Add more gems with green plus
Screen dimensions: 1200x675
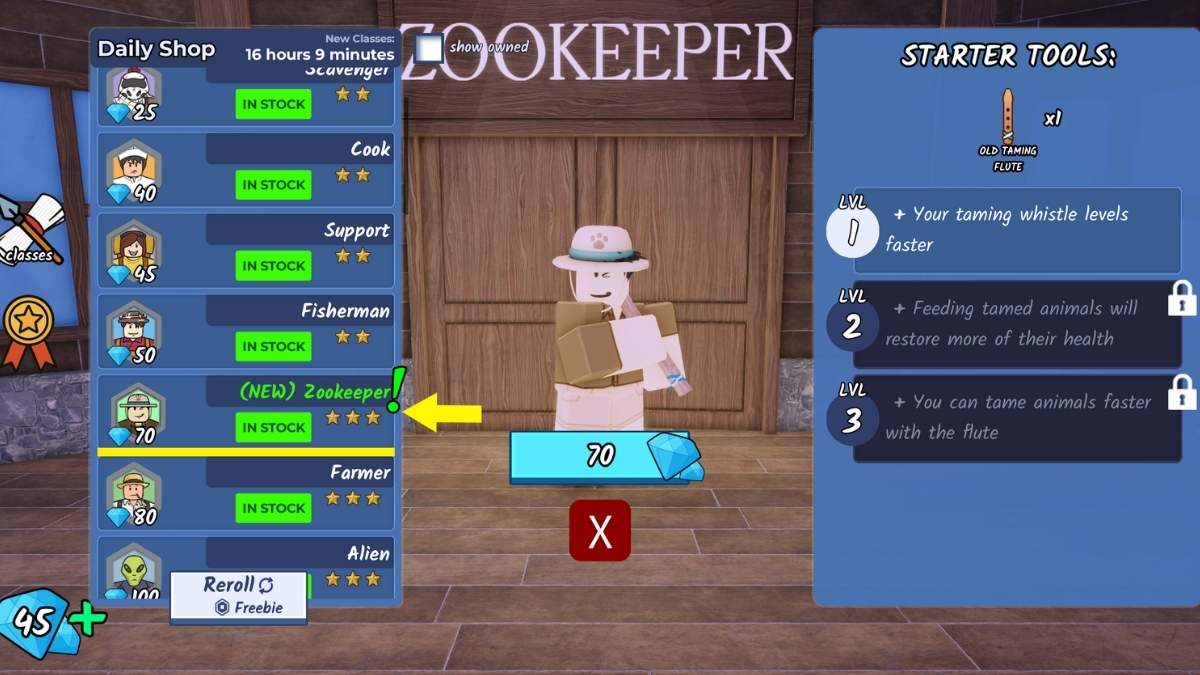[x=88, y=620]
